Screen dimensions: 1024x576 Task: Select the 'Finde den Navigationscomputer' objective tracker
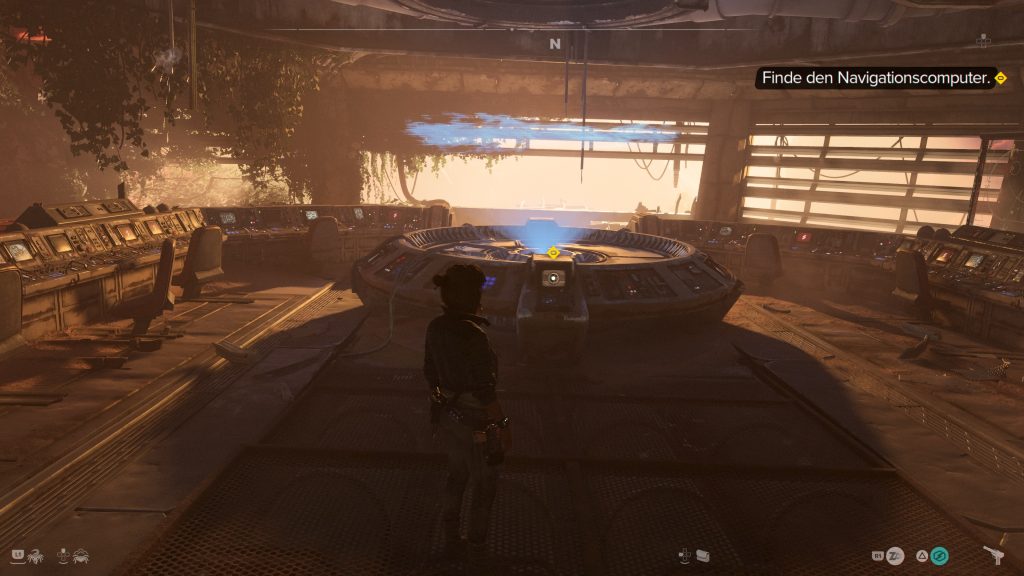(x=879, y=78)
